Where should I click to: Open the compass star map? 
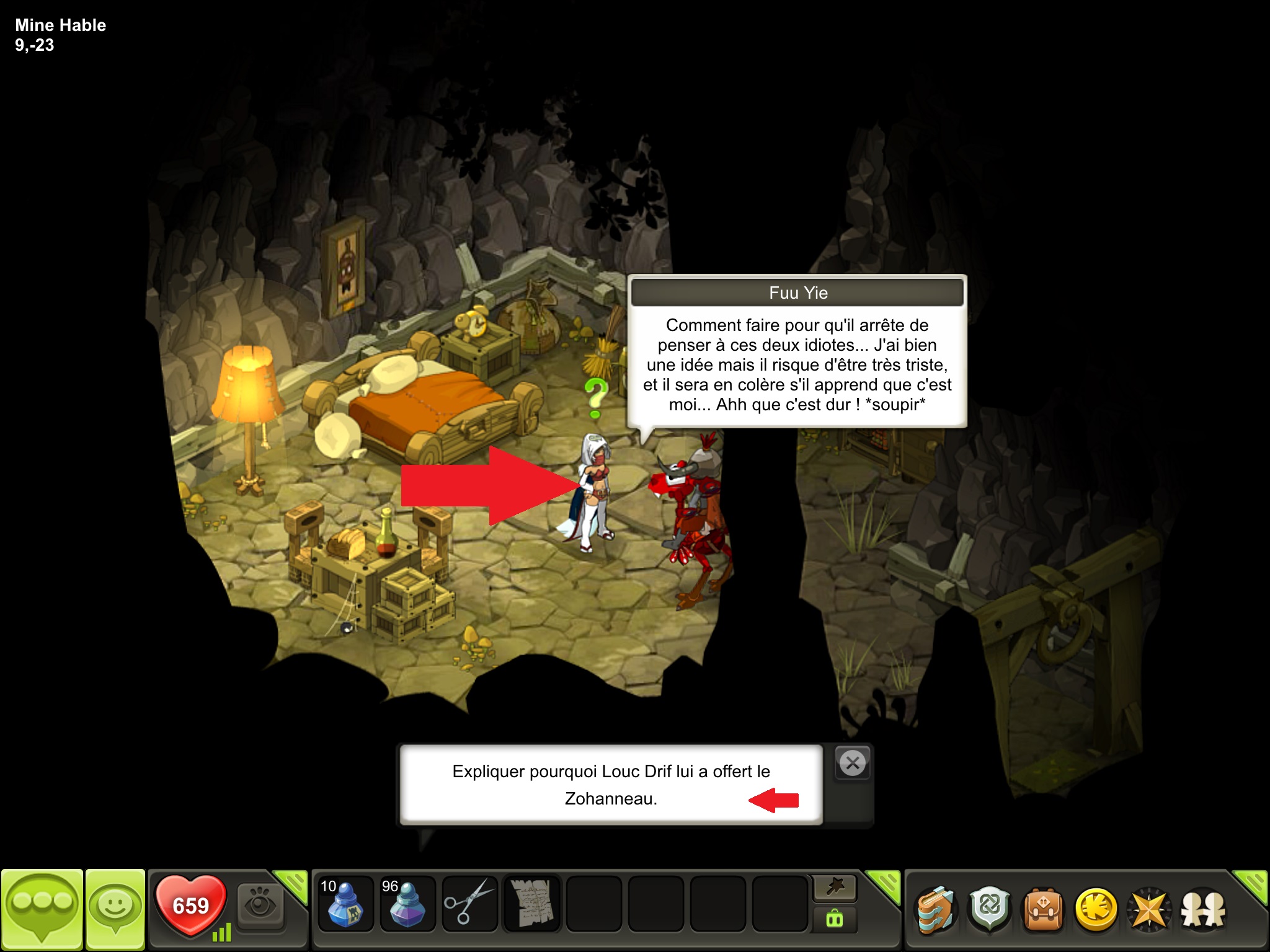1150,910
